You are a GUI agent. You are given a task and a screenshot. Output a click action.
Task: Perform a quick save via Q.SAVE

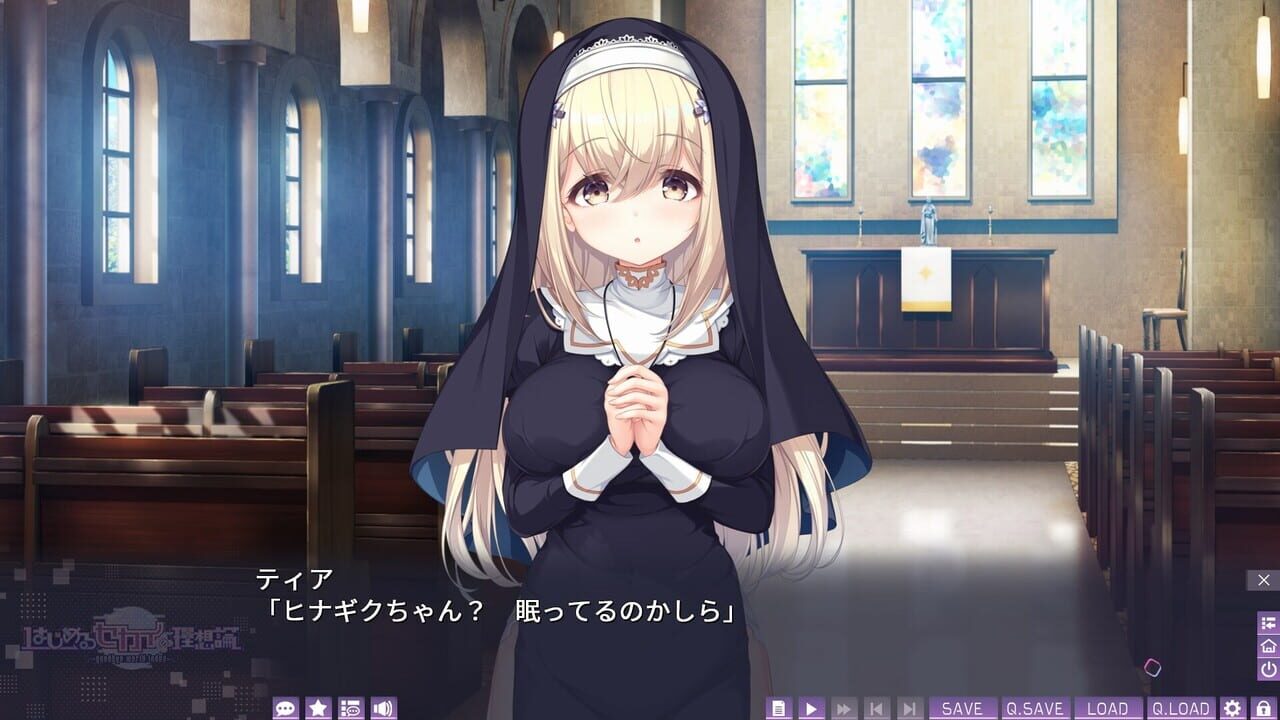point(1034,705)
